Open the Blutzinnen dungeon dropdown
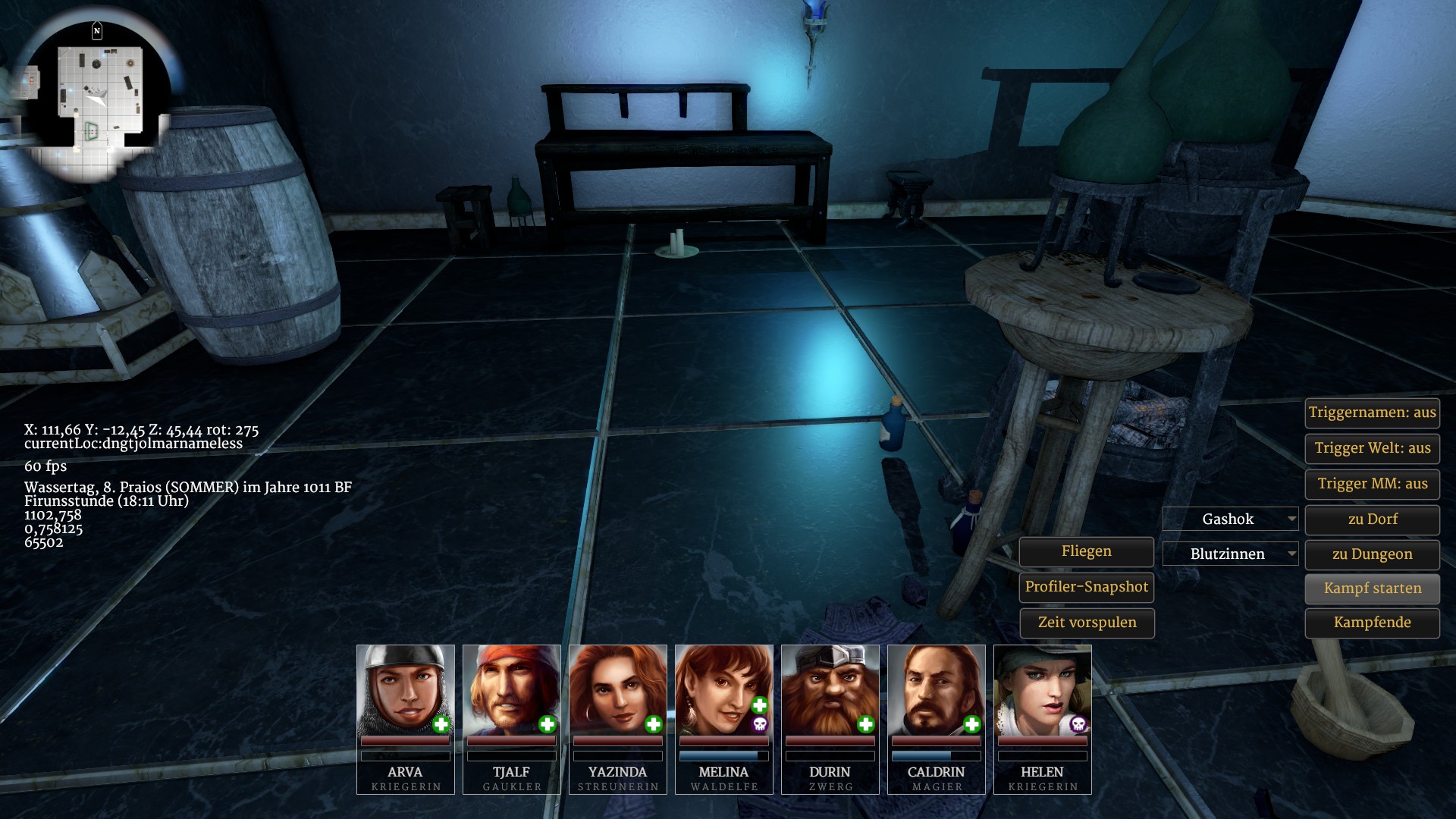Viewport: 1456px width, 819px height. click(x=1230, y=554)
